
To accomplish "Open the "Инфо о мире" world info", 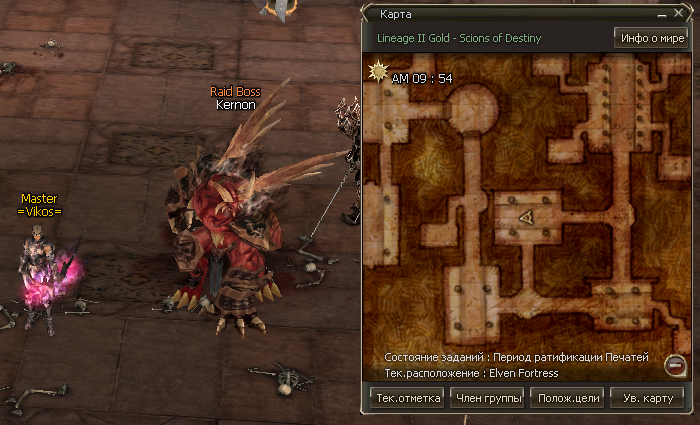I will pyautogui.click(x=650, y=39).
